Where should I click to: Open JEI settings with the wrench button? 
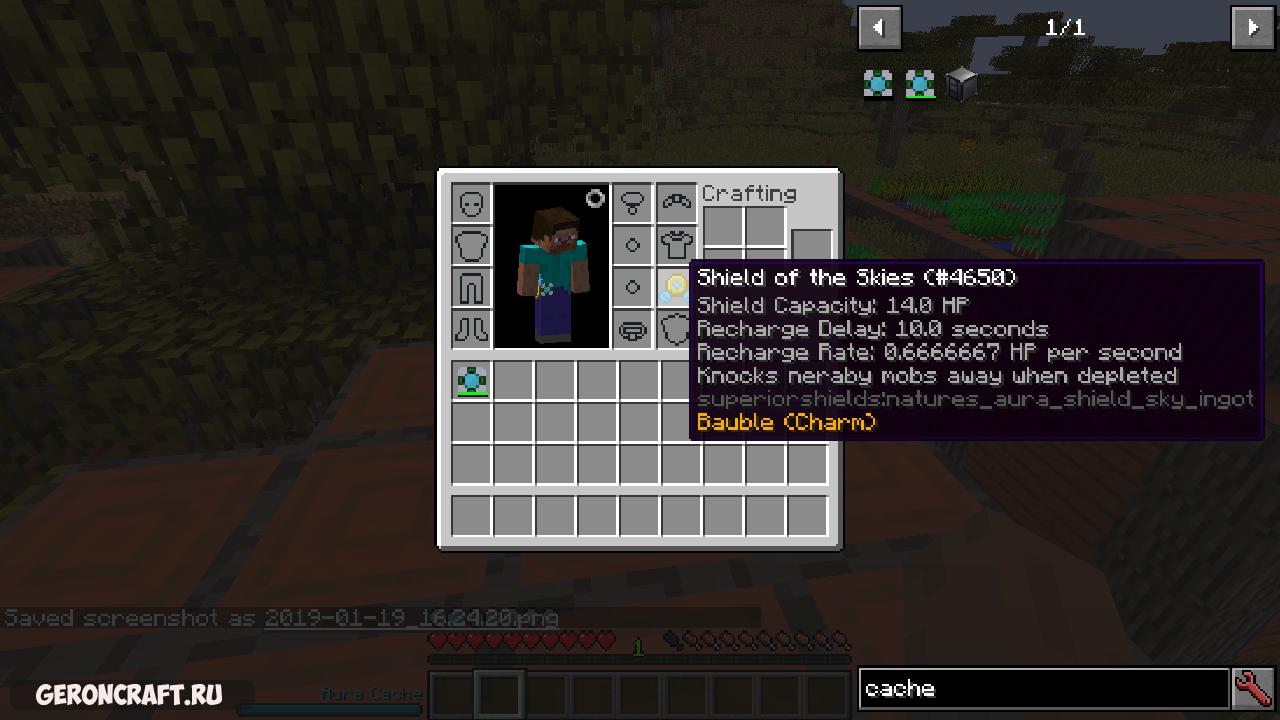(x=1253, y=689)
